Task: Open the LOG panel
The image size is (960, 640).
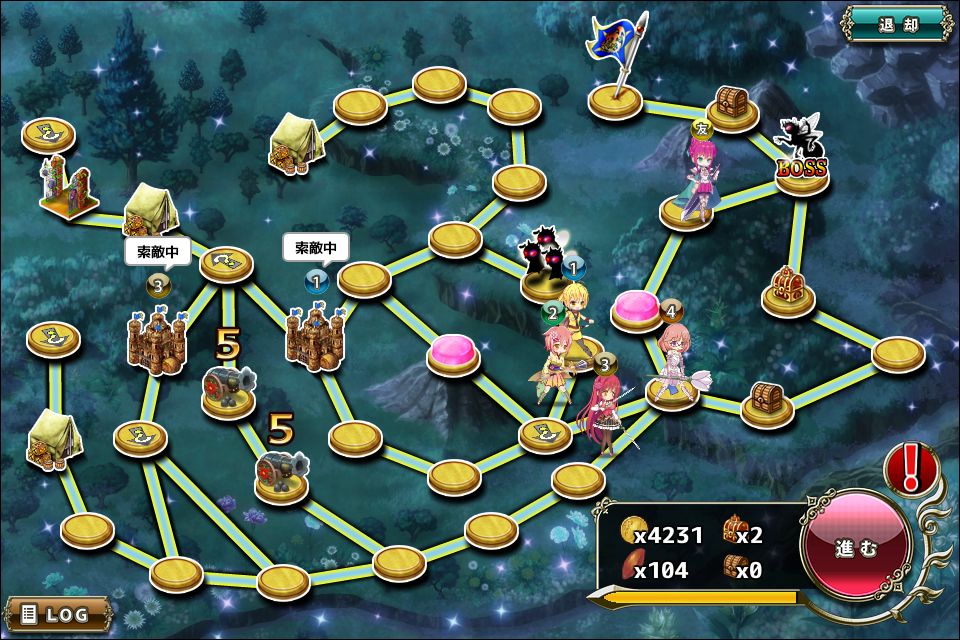Action: point(57,613)
